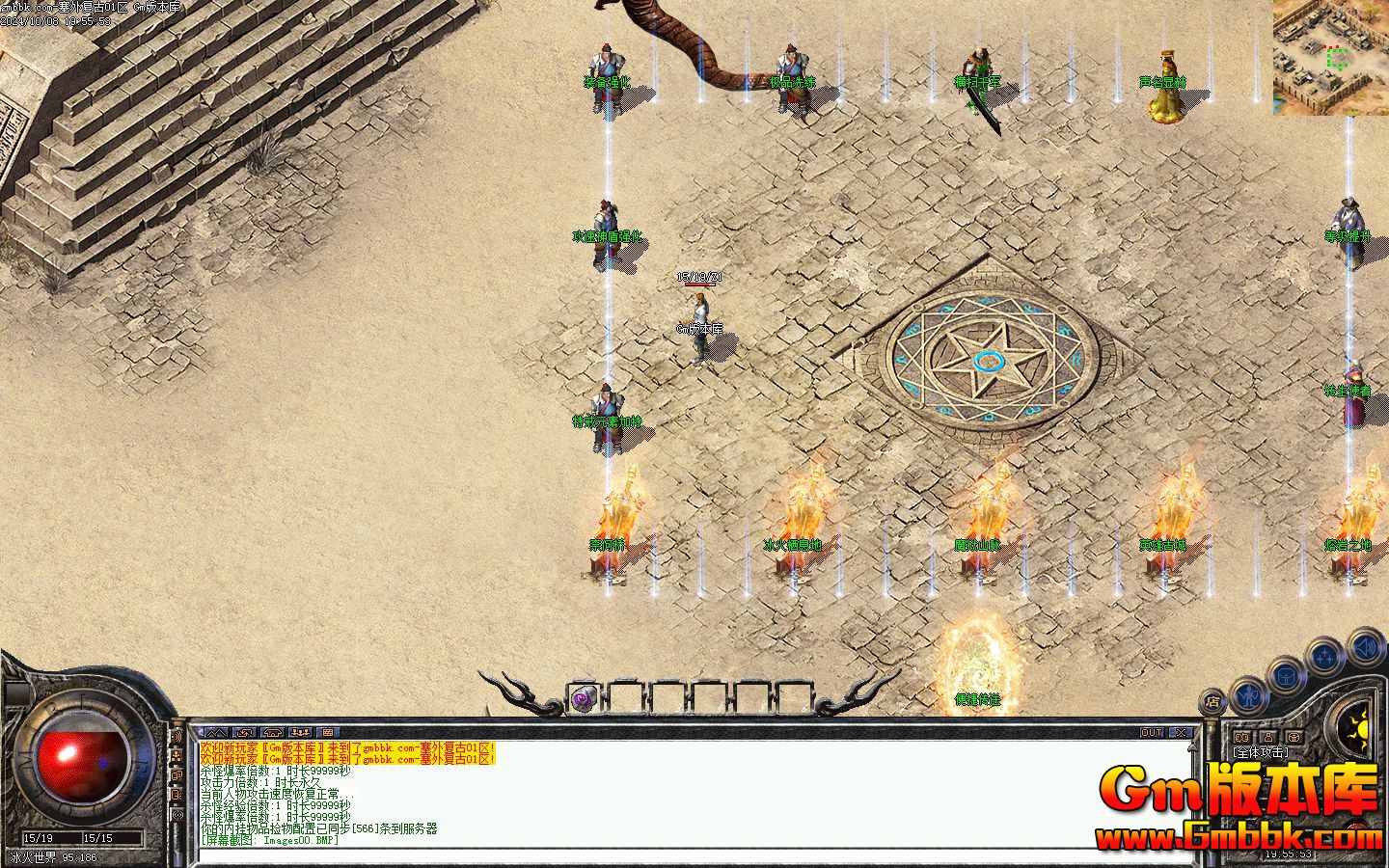This screenshot has height=868, width=1389.
Task: Click the mountain-shaped chat bar button
Action: tap(214, 733)
